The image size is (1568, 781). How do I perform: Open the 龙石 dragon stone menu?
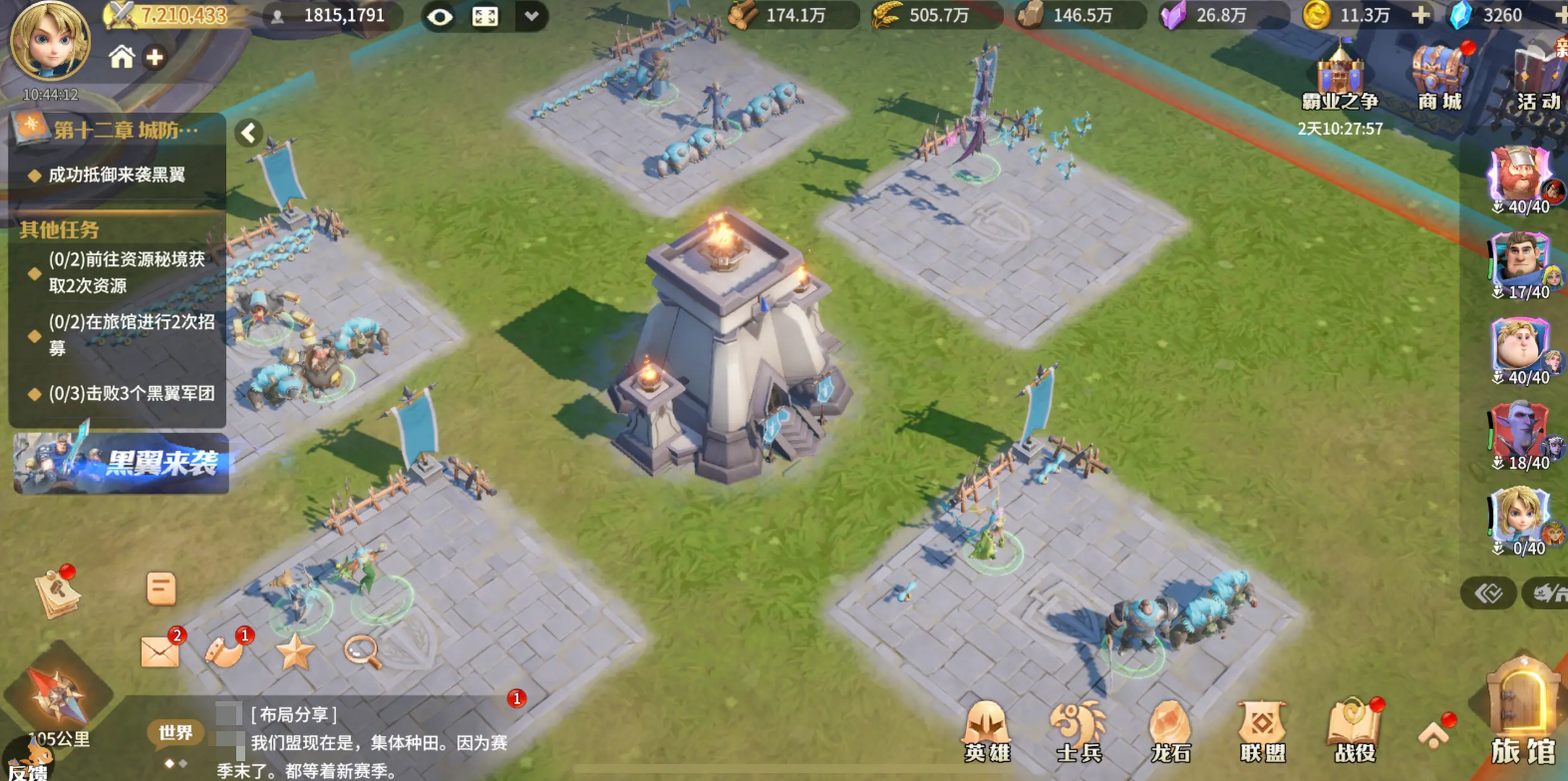tap(1170, 730)
